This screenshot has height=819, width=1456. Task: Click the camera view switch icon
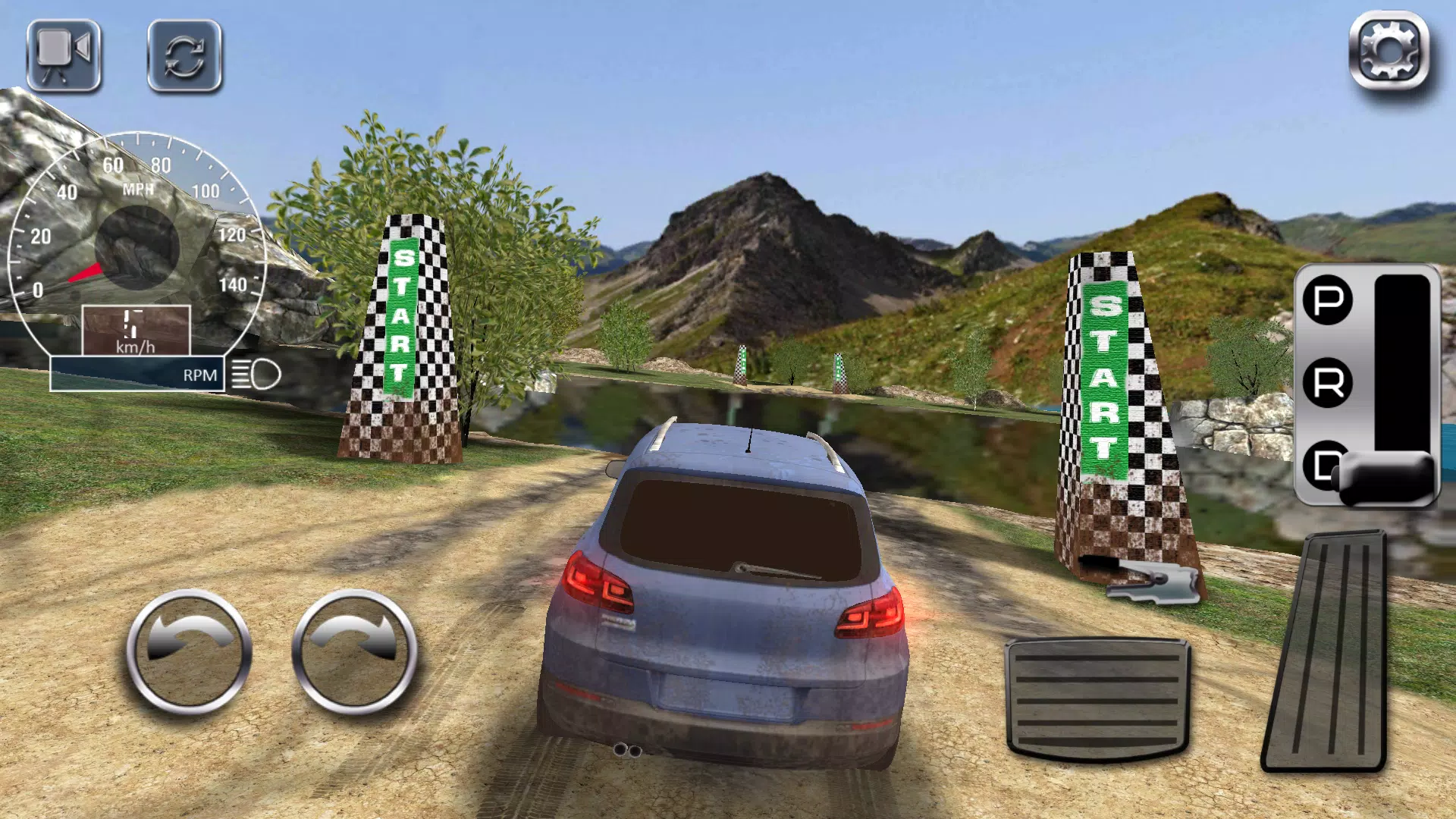click(x=64, y=57)
